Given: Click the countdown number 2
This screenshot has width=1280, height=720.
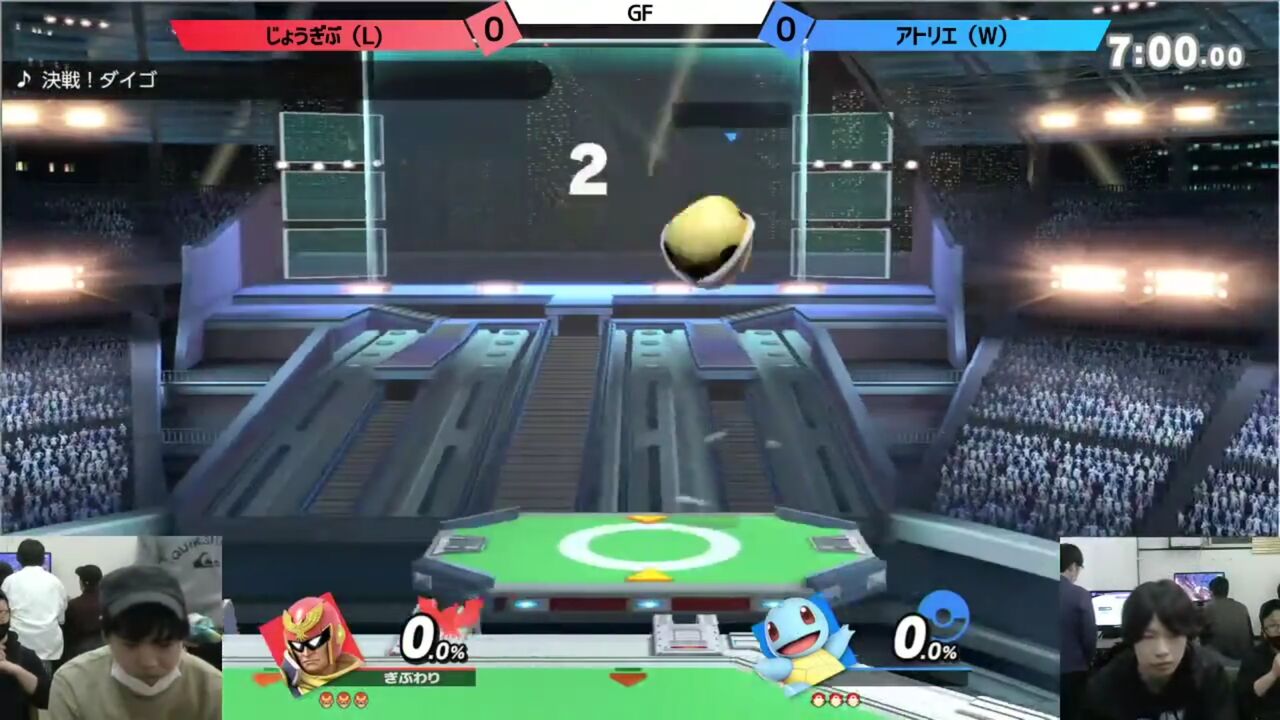Looking at the screenshot, I should [590, 168].
